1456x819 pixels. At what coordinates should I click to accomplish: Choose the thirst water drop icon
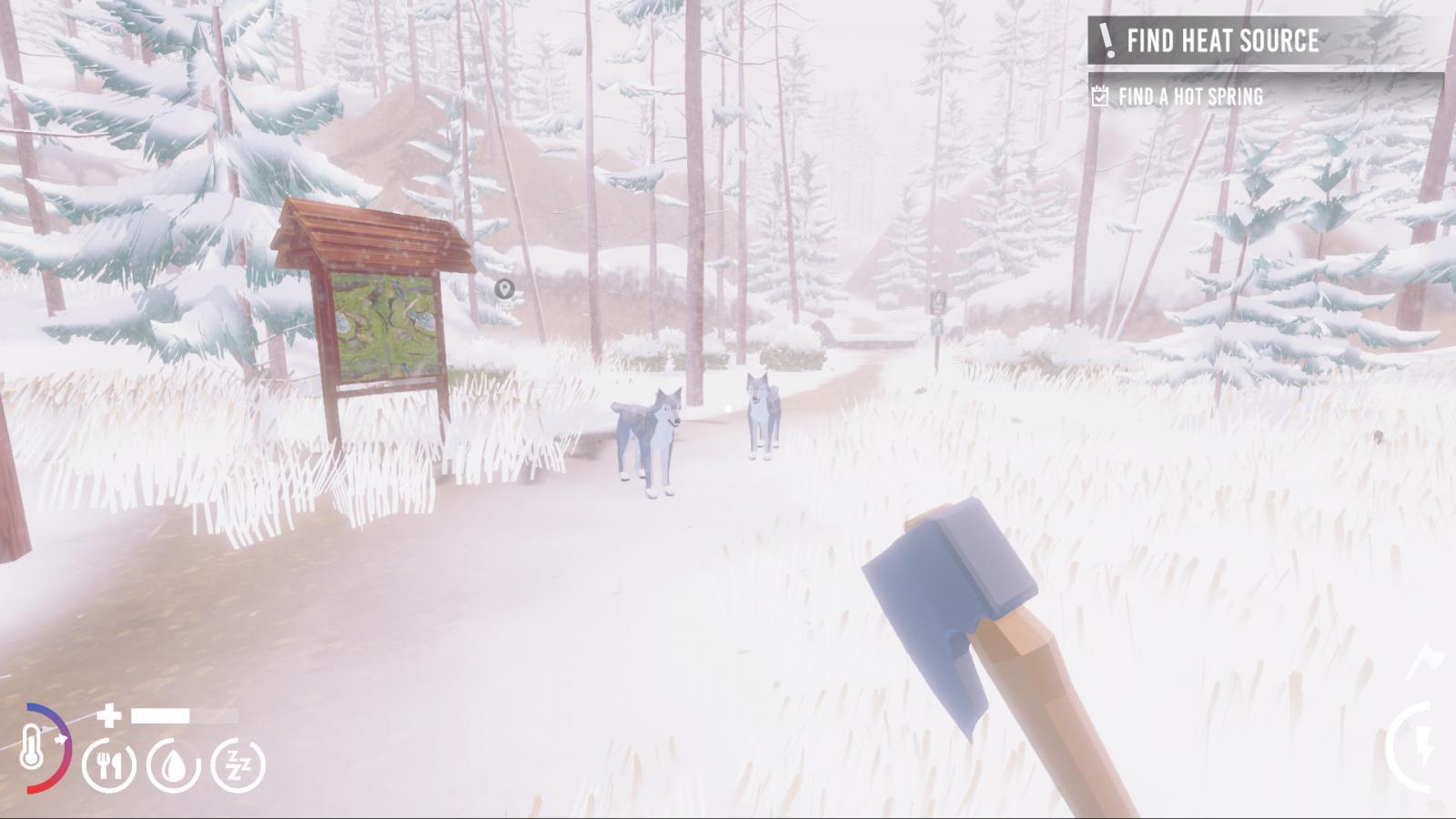pos(174,765)
